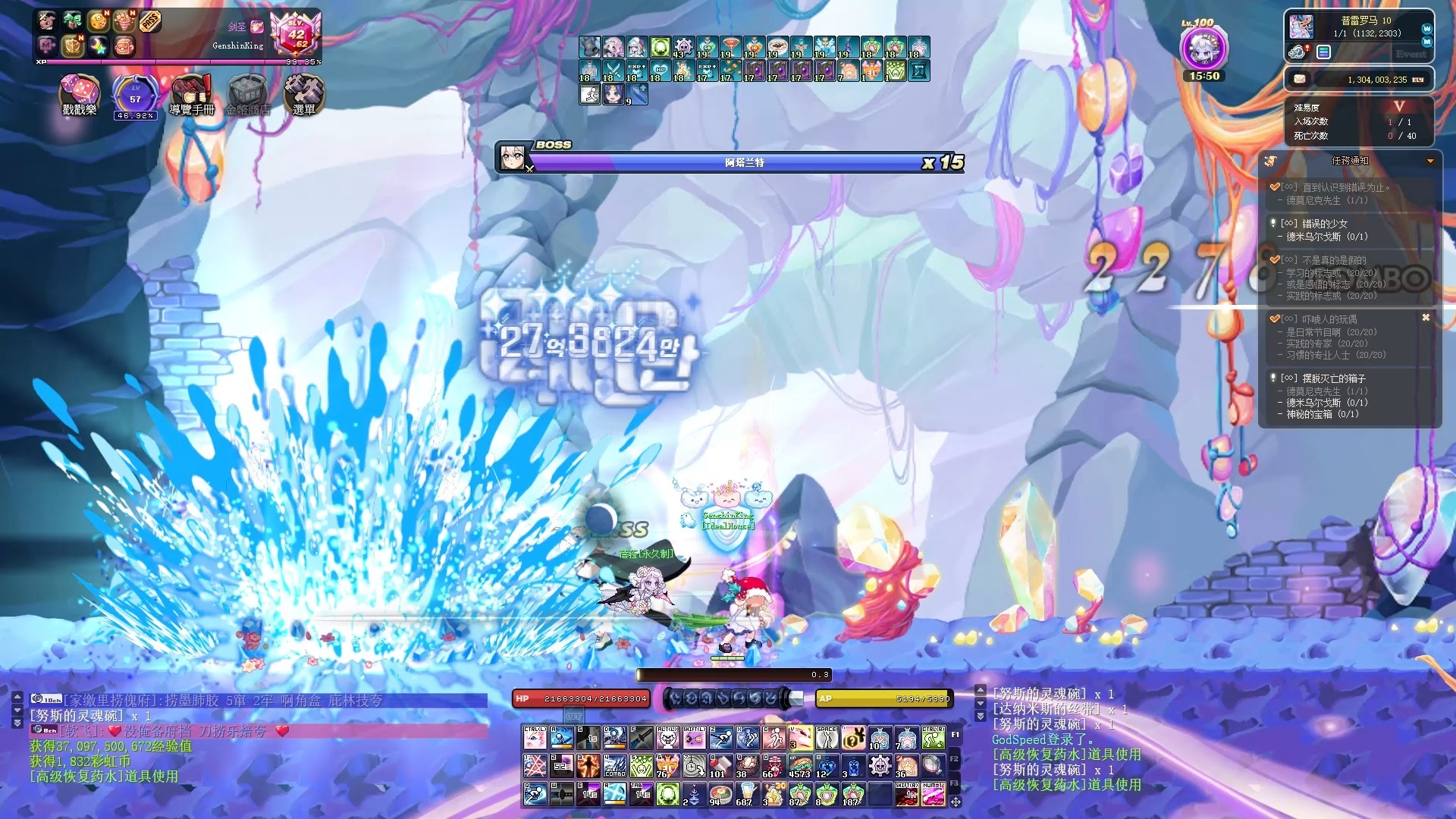Open the 導覽手冊 guide book
Viewport: 1456px width, 819px height.
pyautogui.click(x=191, y=95)
